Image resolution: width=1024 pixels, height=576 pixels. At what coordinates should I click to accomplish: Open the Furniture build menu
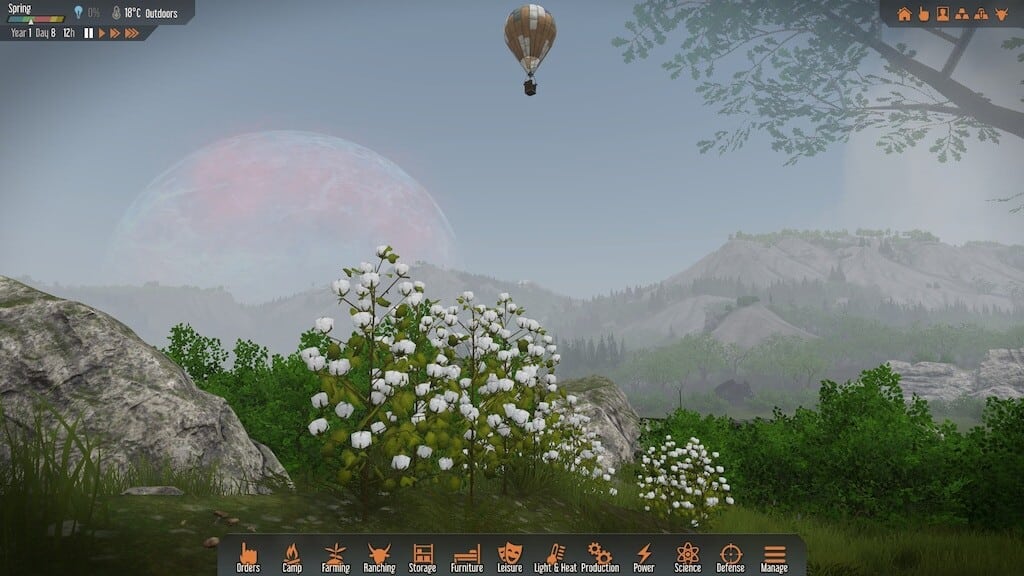[467, 556]
